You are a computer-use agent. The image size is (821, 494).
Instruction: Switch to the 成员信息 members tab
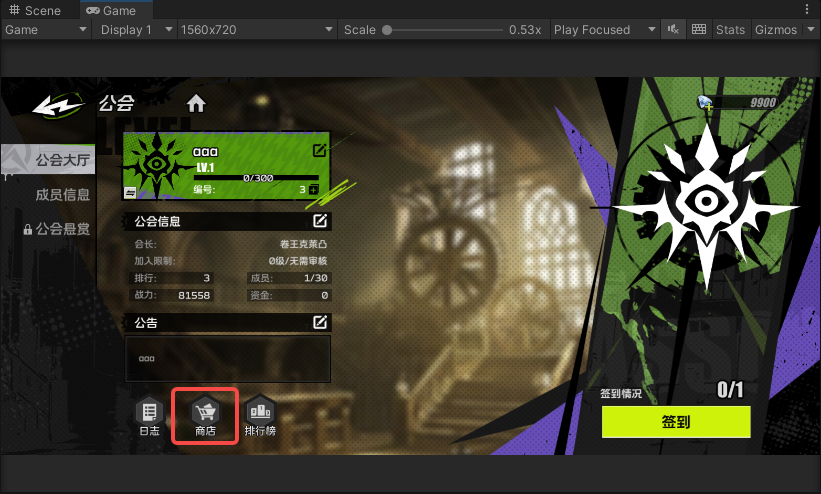click(x=62, y=195)
